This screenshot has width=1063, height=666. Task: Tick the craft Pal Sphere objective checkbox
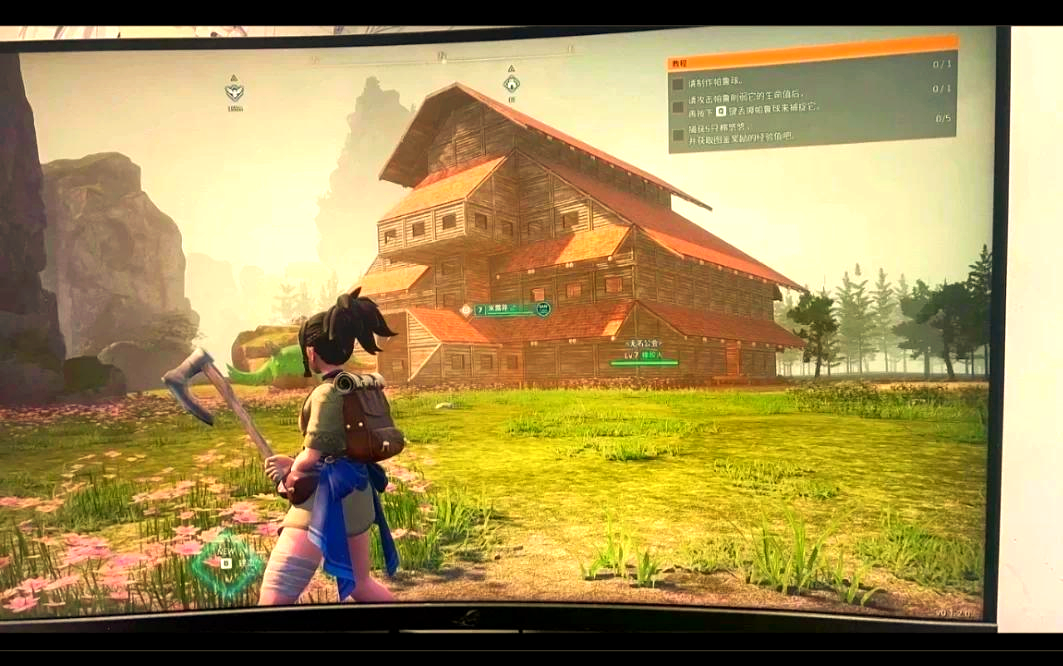point(678,84)
